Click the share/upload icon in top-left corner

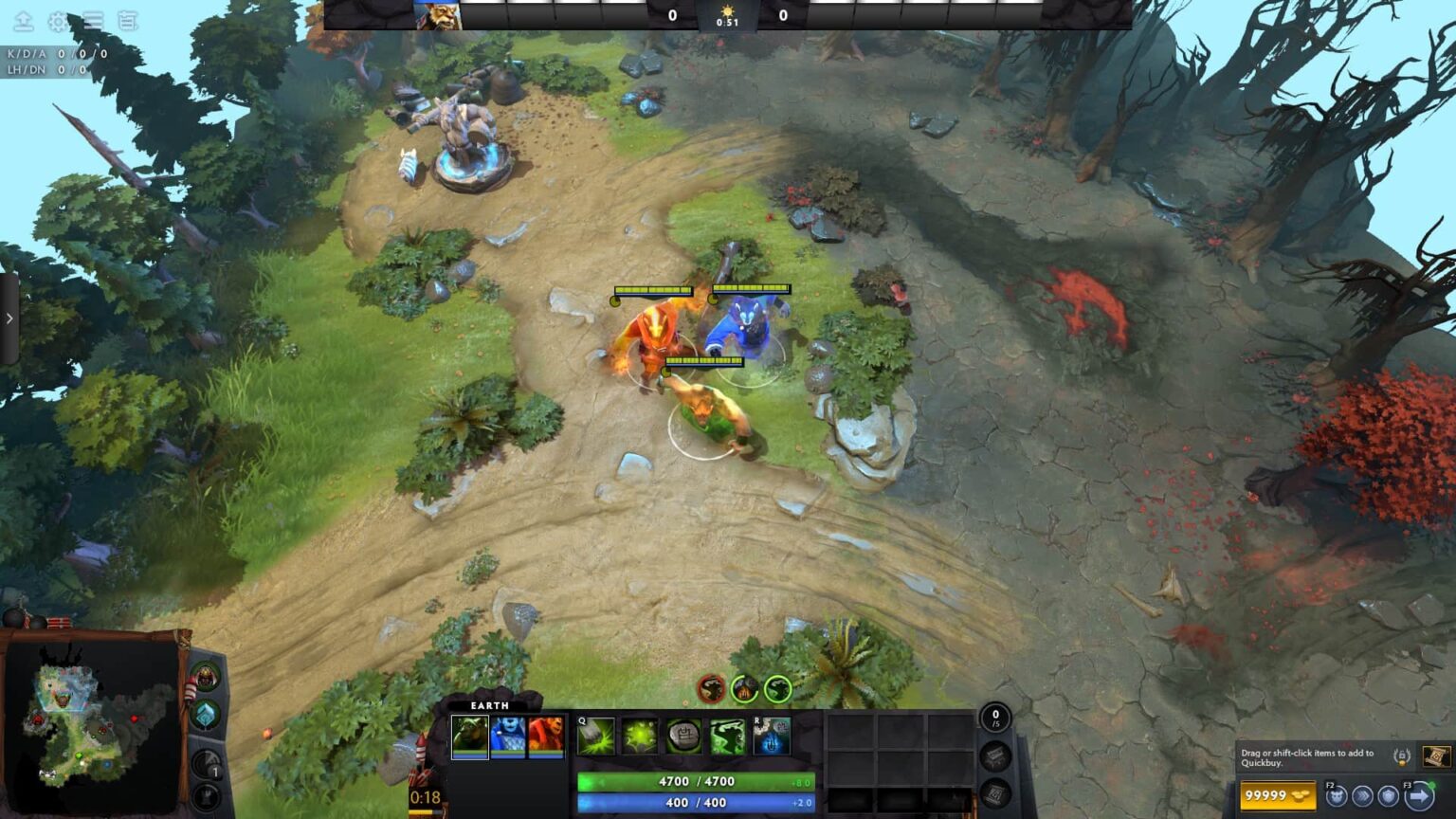[x=23, y=21]
